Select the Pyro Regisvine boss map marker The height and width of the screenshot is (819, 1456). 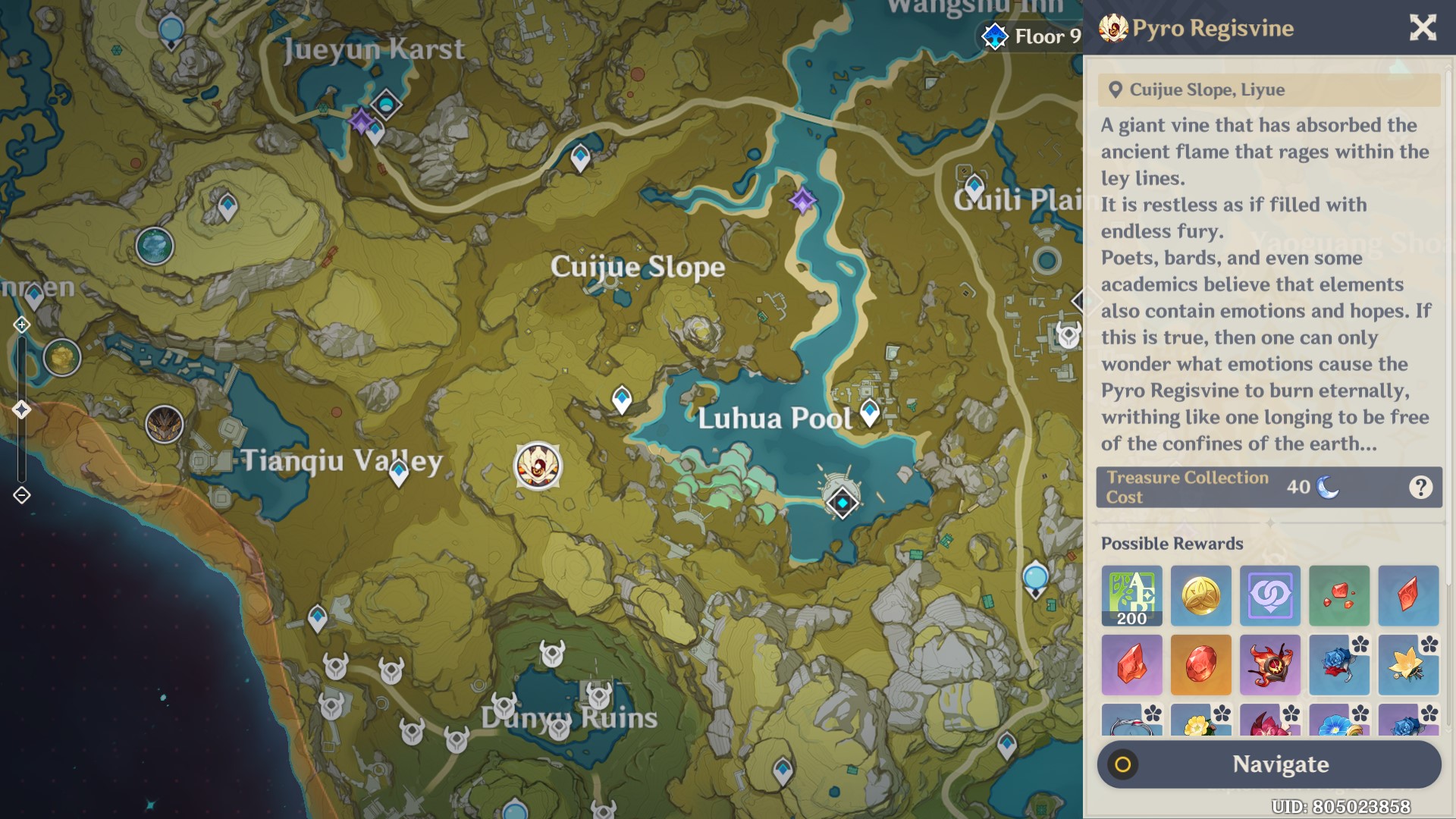click(x=538, y=466)
